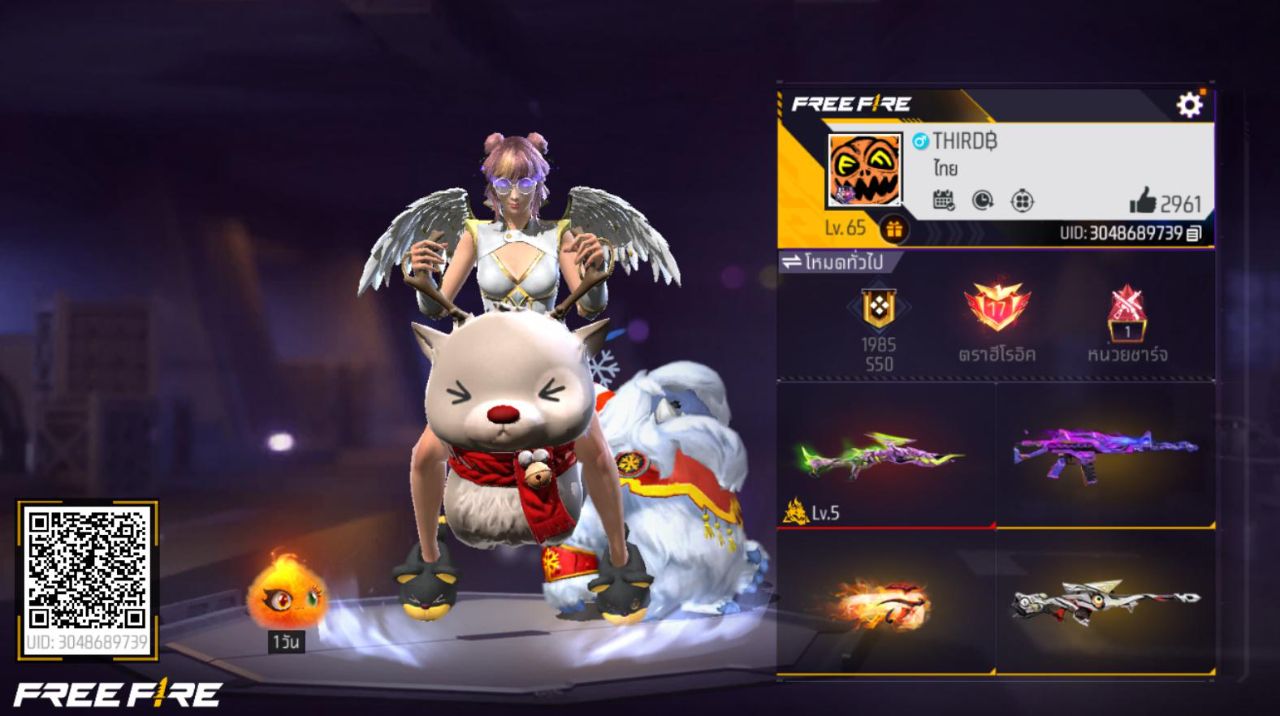Open the gift icon beside Lv. 65
The height and width of the screenshot is (716, 1280).
pos(894,229)
